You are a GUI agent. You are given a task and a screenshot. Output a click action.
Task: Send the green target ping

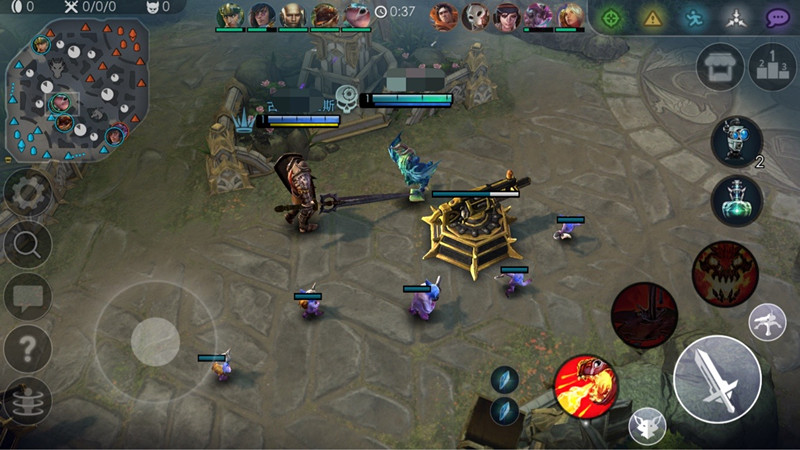pos(613,17)
